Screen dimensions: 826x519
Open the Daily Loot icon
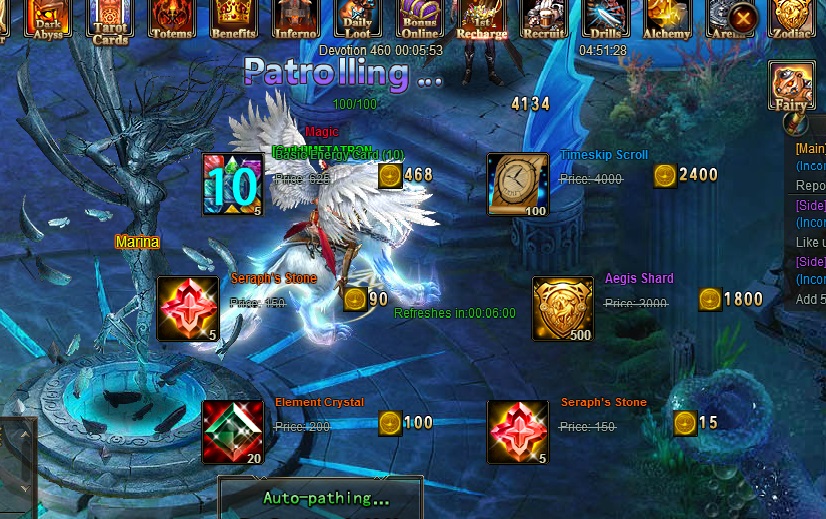point(358,19)
